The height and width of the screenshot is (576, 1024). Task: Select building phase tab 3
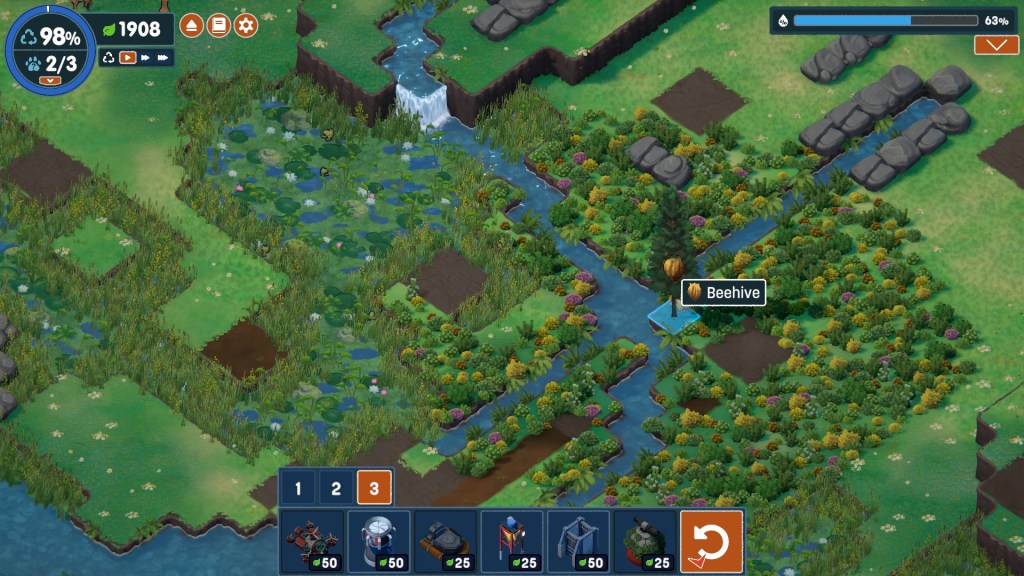374,489
